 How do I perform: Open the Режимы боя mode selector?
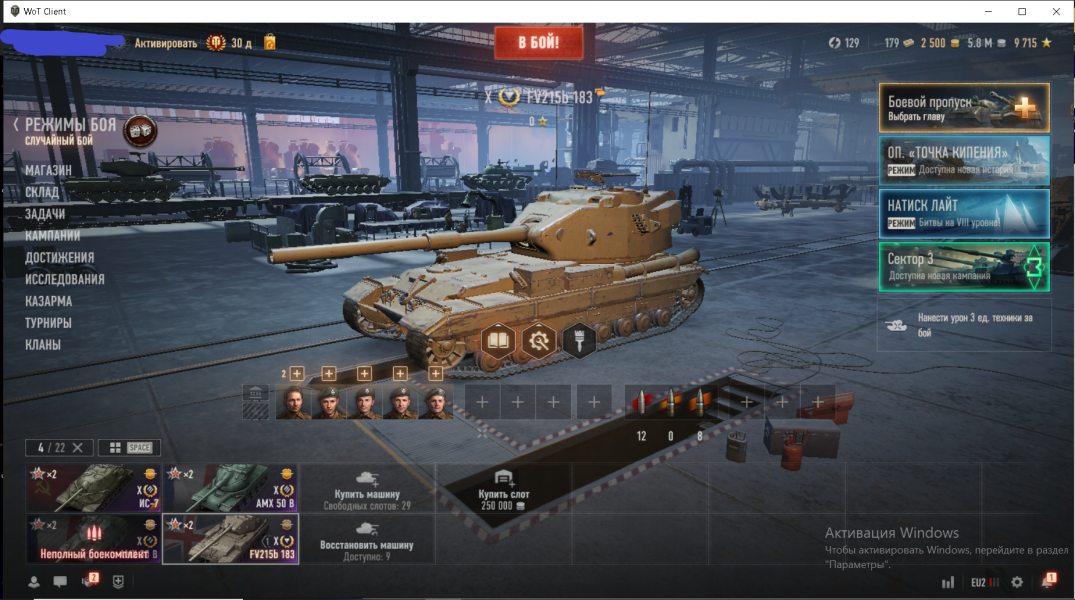tap(70, 126)
